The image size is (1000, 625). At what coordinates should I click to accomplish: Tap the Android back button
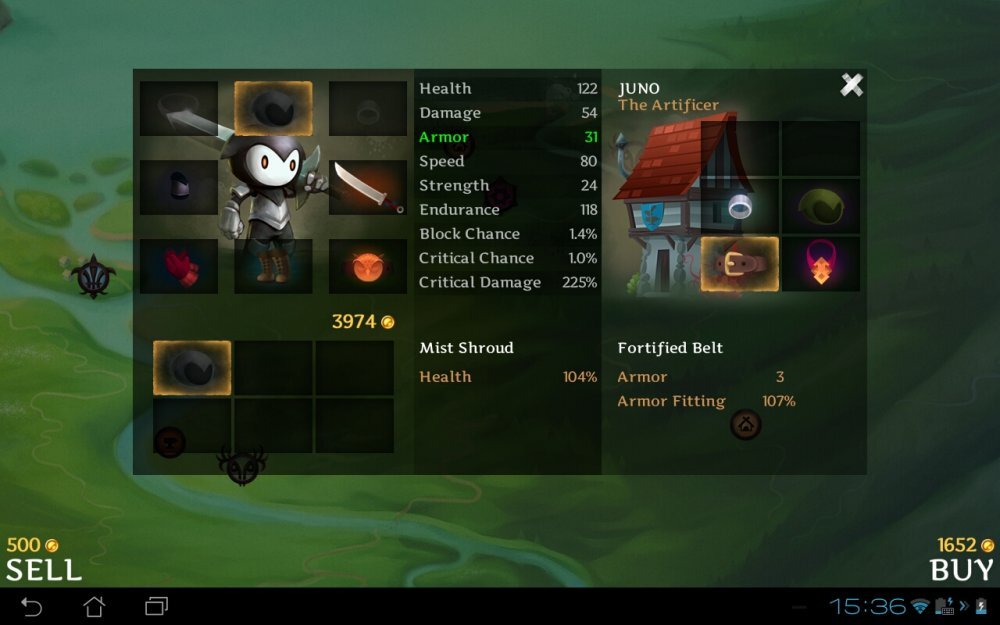click(x=32, y=606)
